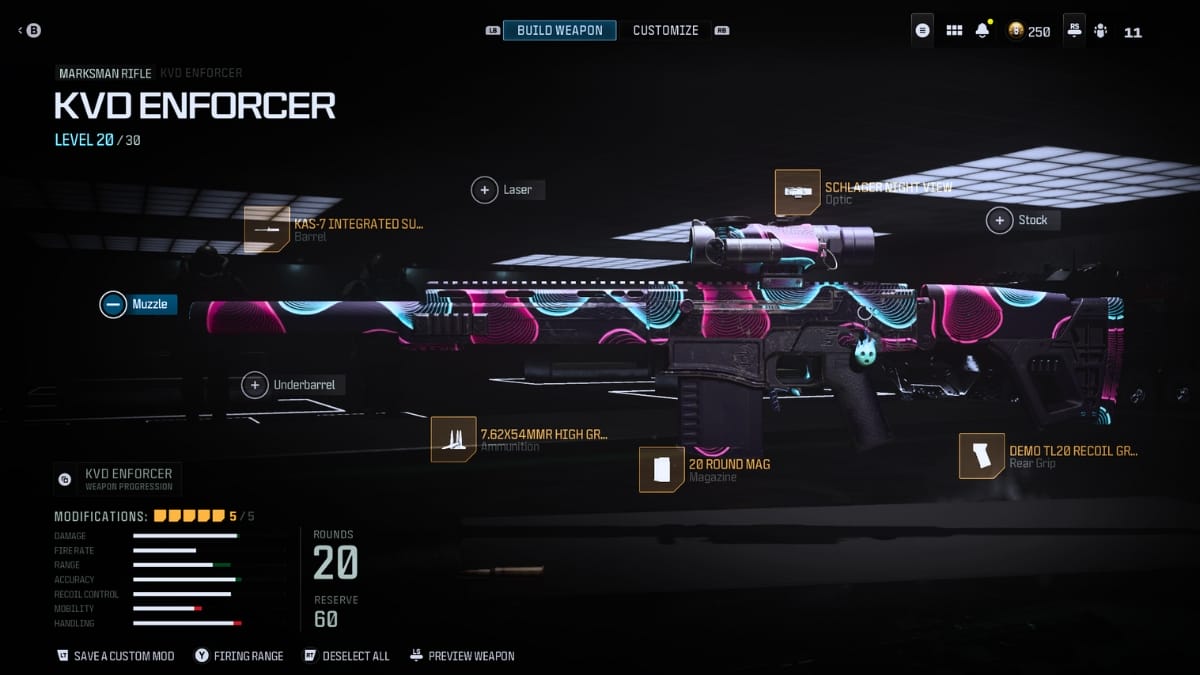The height and width of the screenshot is (675, 1200).
Task: Open the notifications bell
Action: (982, 31)
